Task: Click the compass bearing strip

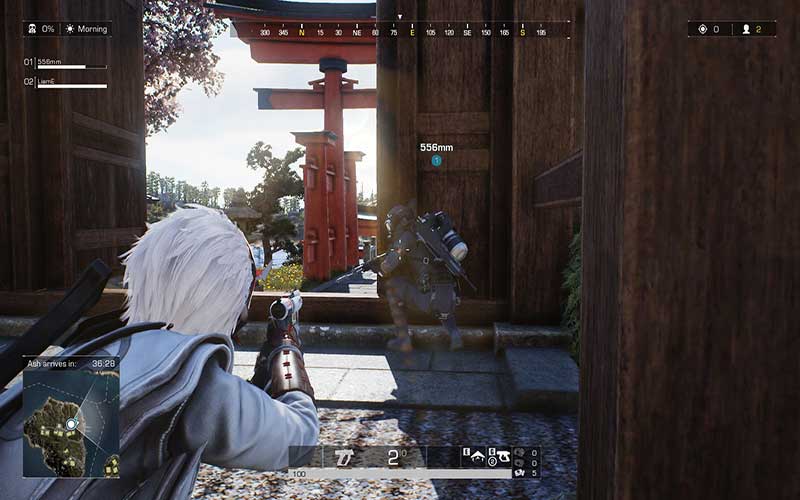Action: pos(400,31)
